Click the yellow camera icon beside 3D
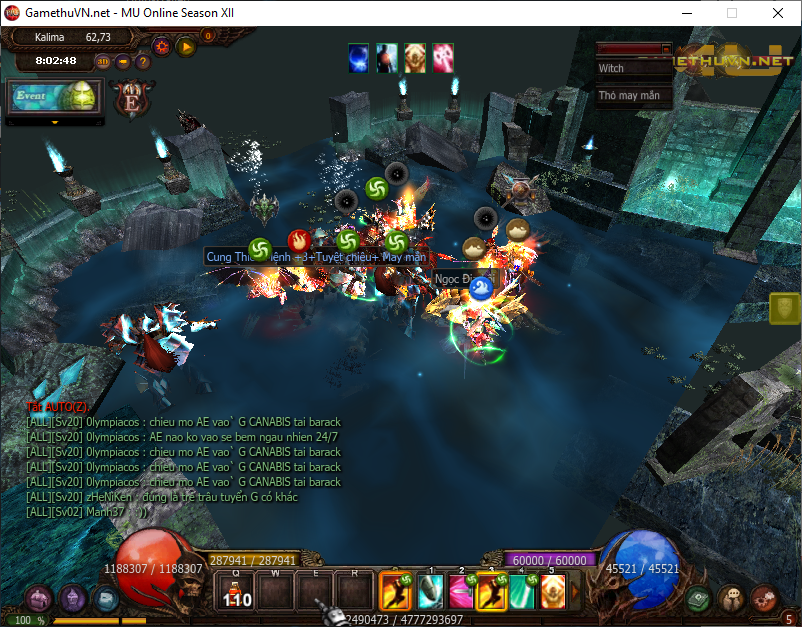The height and width of the screenshot is (627, 802). pyautogui.click(x=123, y=61)
